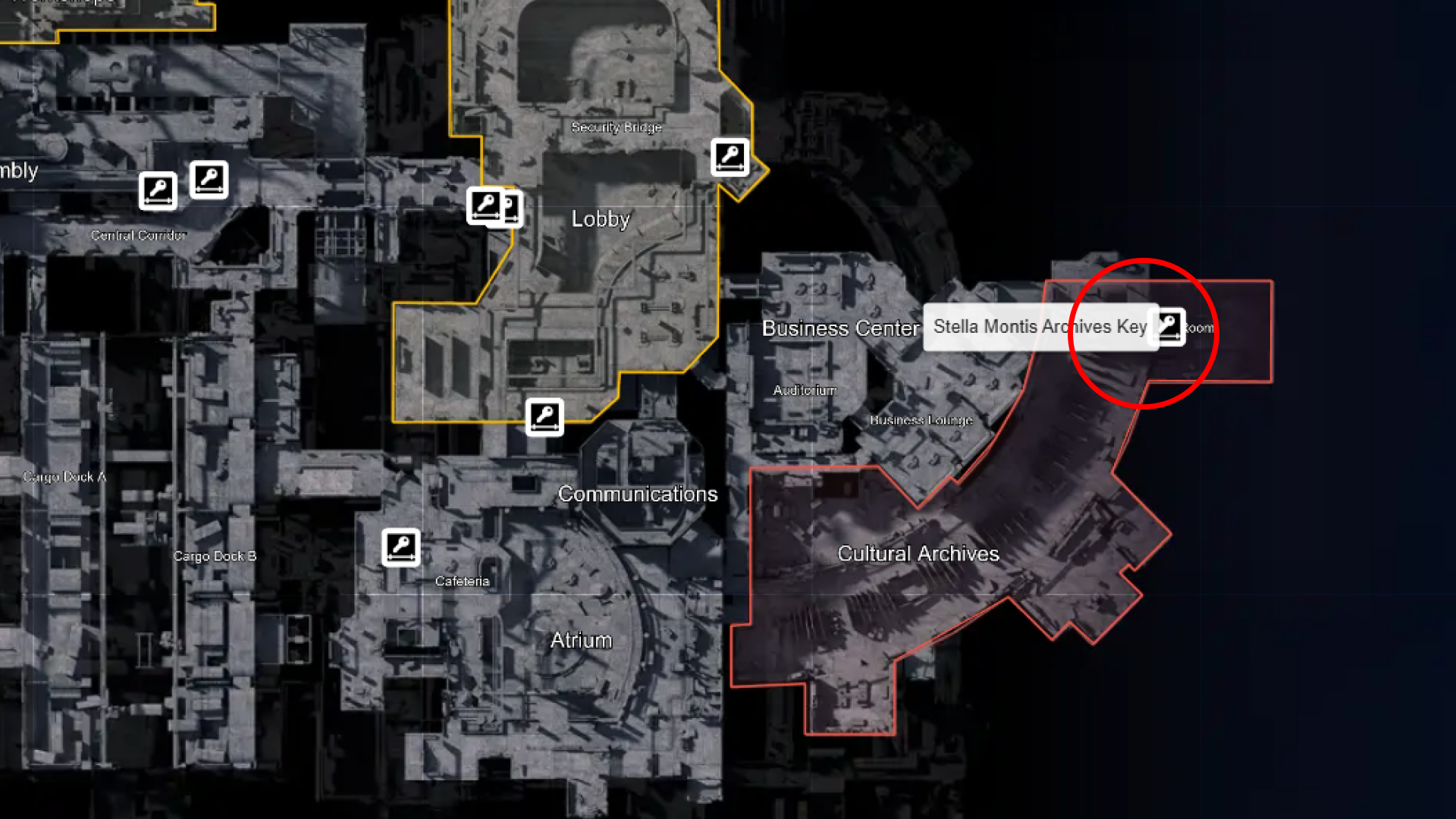Click the upper key icon above Central Corridor
Screen dimensions: 1456x819
point(209,179)
